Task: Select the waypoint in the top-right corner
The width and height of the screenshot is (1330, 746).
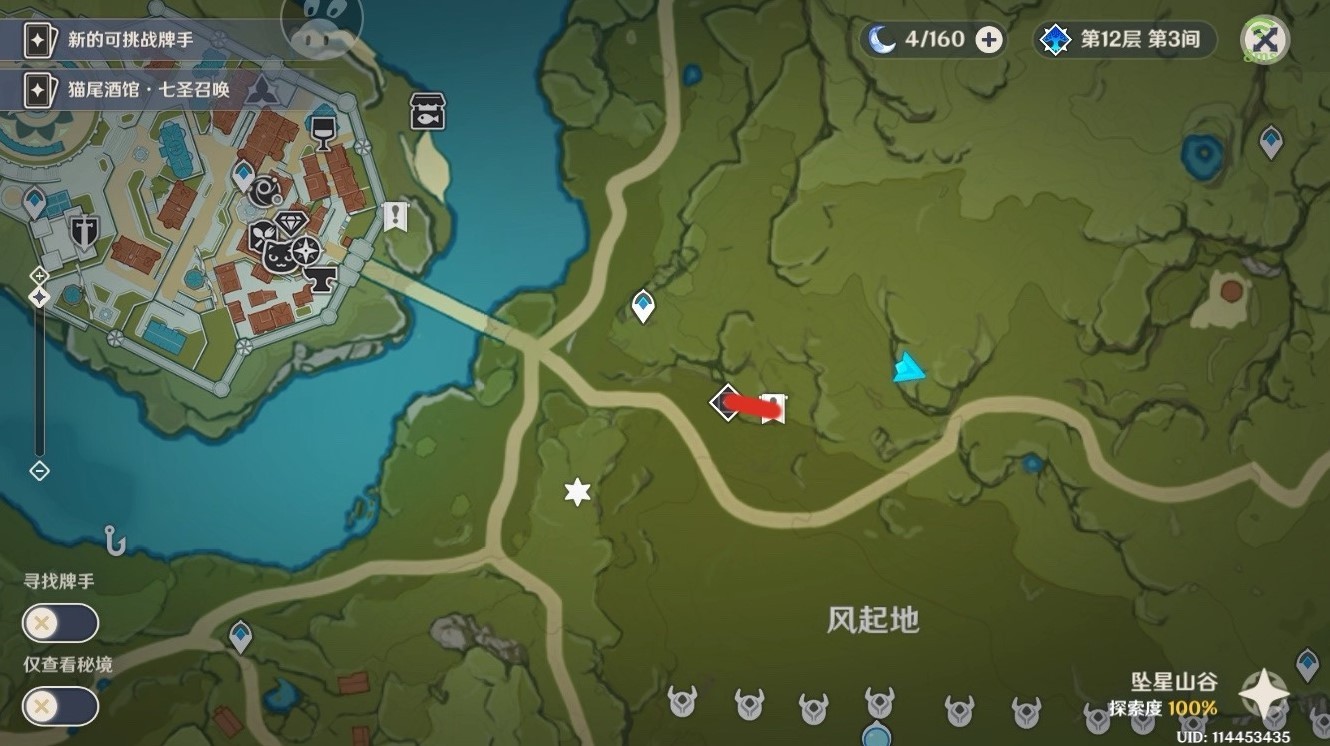Action: pos(1271,141)
